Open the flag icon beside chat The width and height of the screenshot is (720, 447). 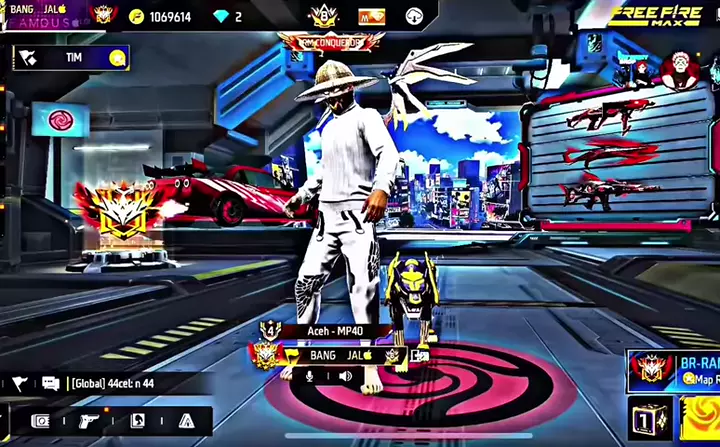(19, 384)
